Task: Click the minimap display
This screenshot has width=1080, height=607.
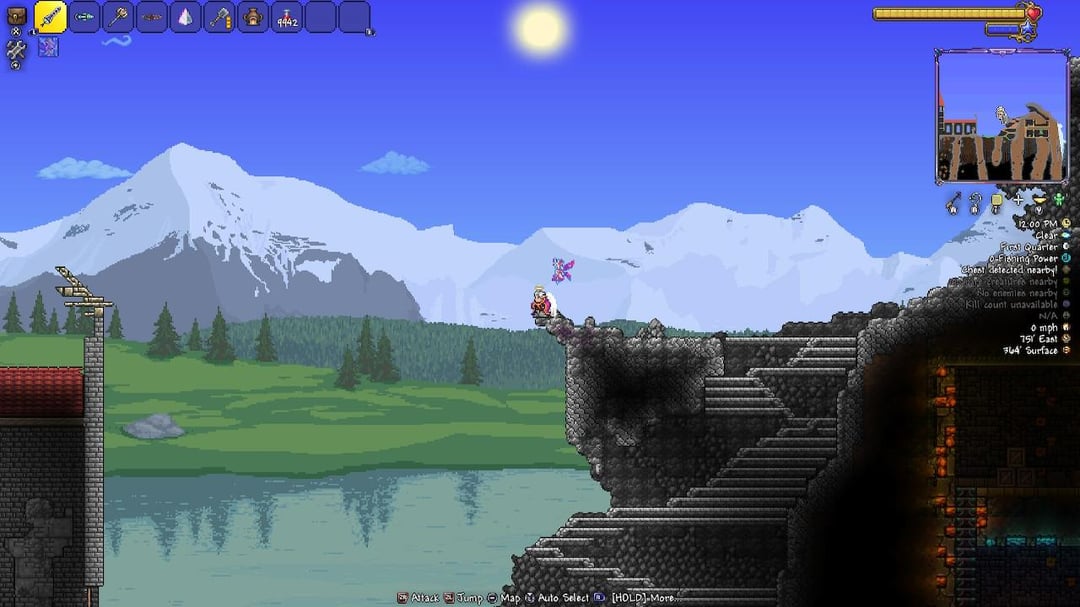Action: (1001, 117)
